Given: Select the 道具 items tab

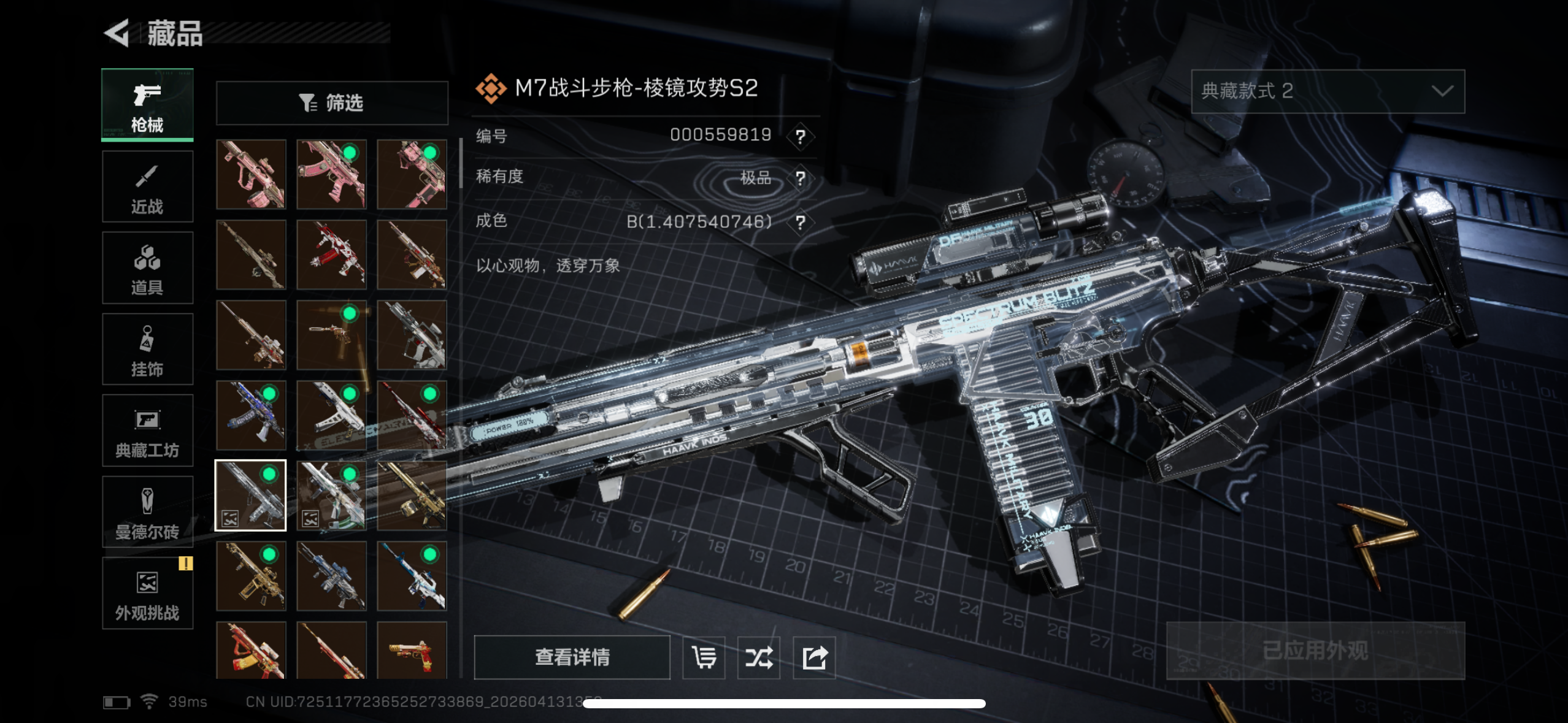Looking at the screenshot, I should point(147,268).
